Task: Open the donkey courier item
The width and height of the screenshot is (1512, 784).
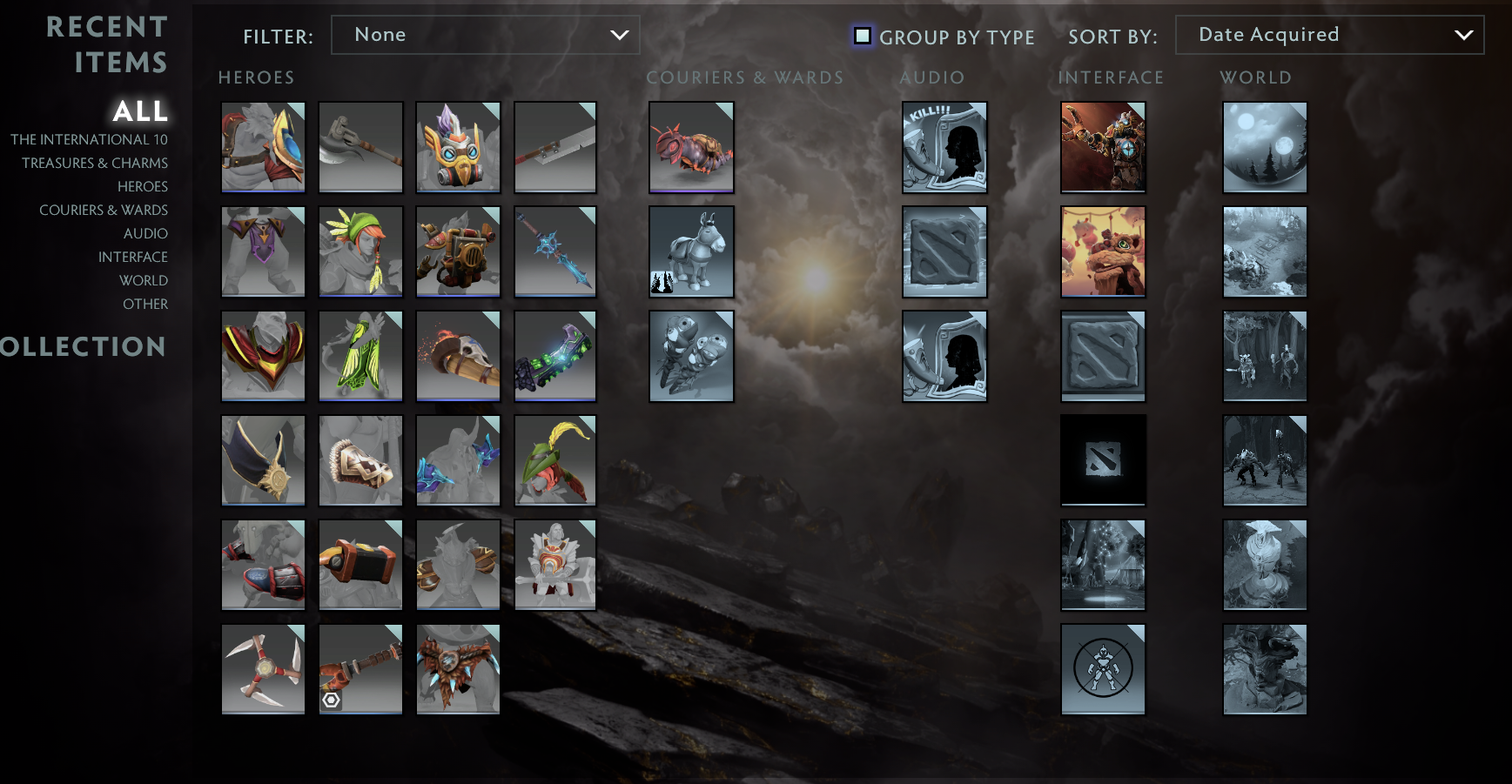Action: pos(691,251)
